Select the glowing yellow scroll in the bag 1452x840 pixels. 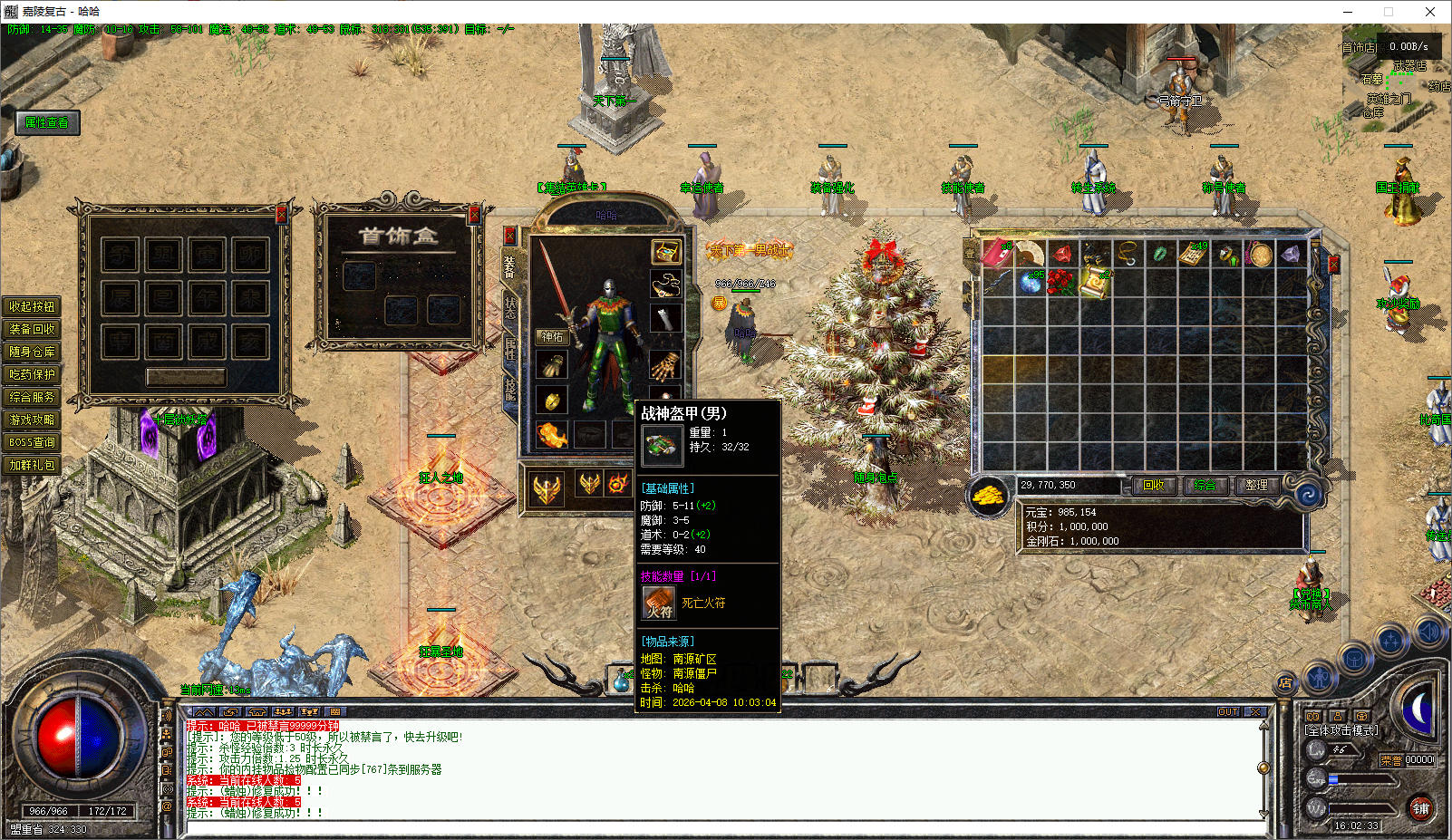coord(1095,283)
